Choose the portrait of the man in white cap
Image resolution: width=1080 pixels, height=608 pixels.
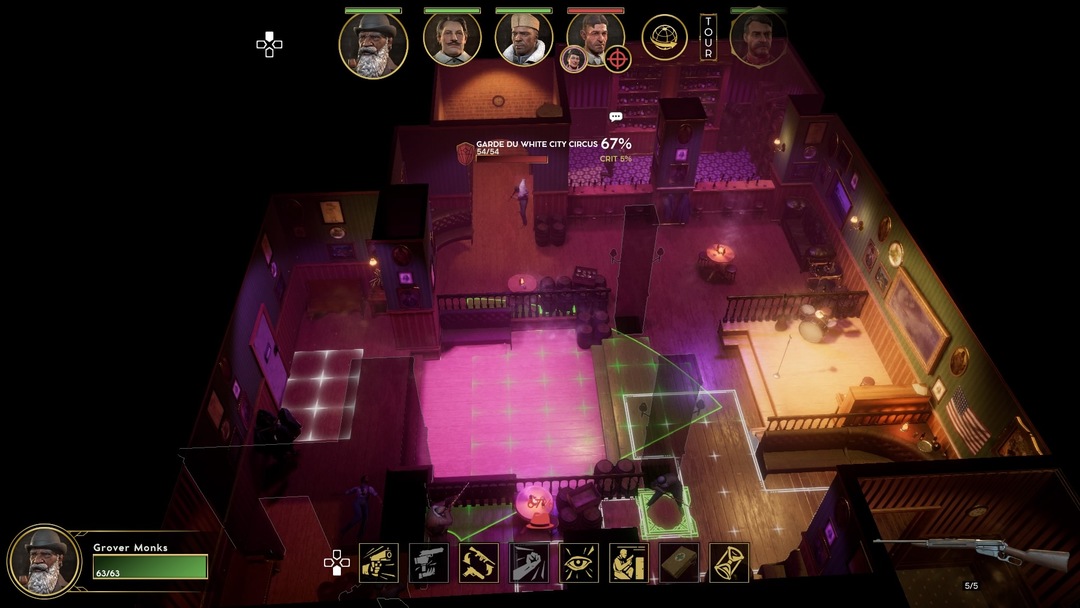(524, 40)
